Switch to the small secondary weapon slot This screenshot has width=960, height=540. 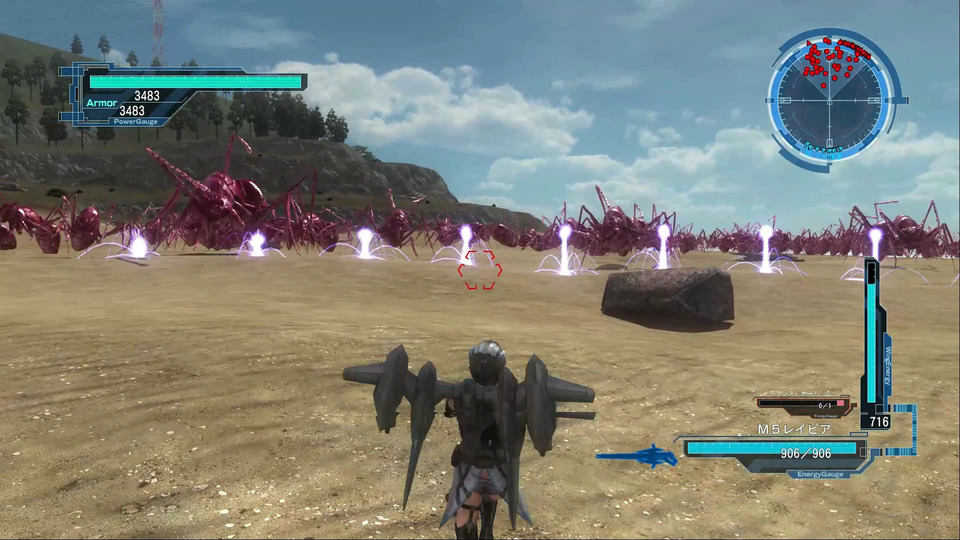pyautogui.click(x=805, y=402)
